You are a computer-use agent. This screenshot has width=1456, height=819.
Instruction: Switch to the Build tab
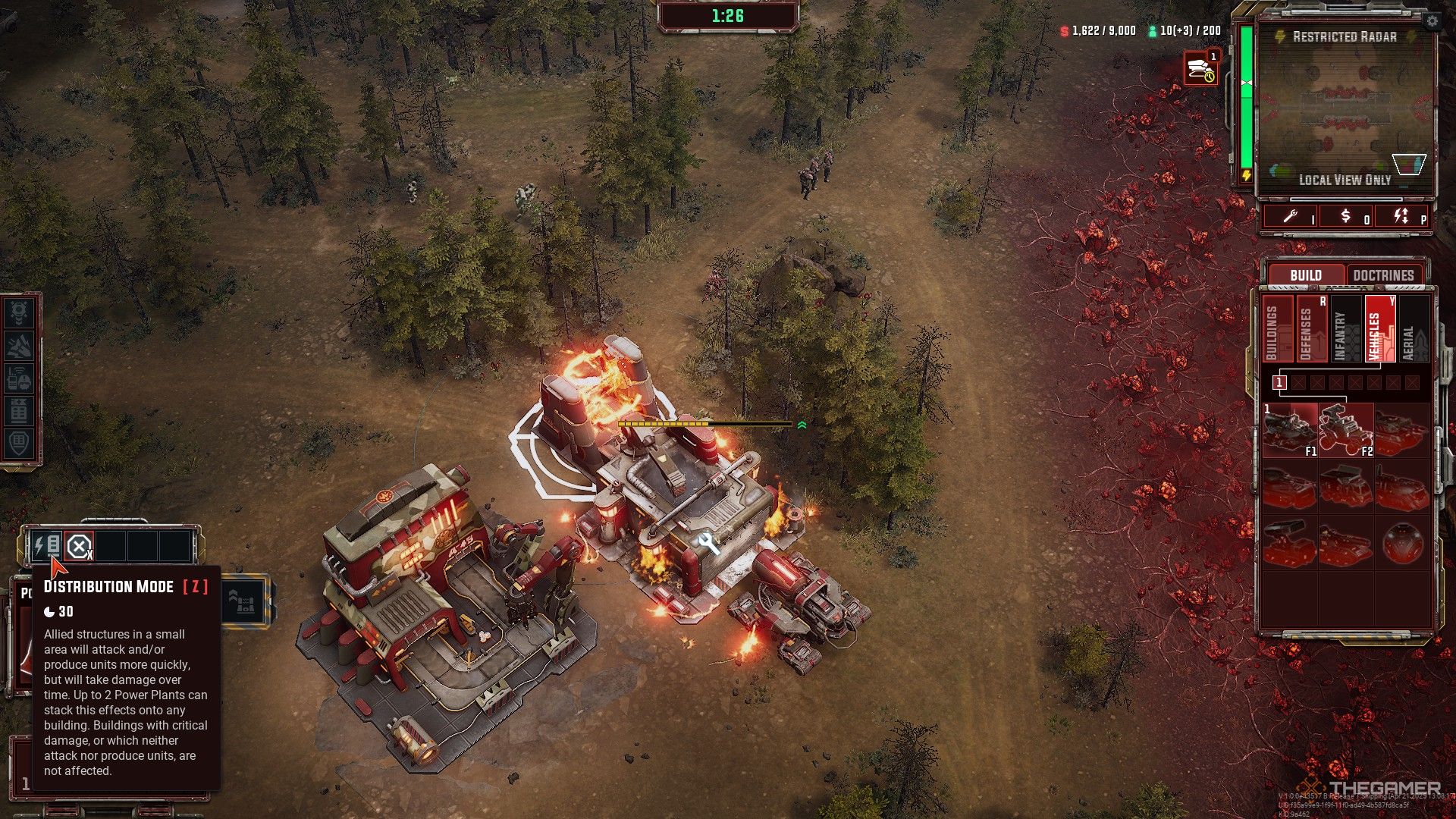[1305, 275]
